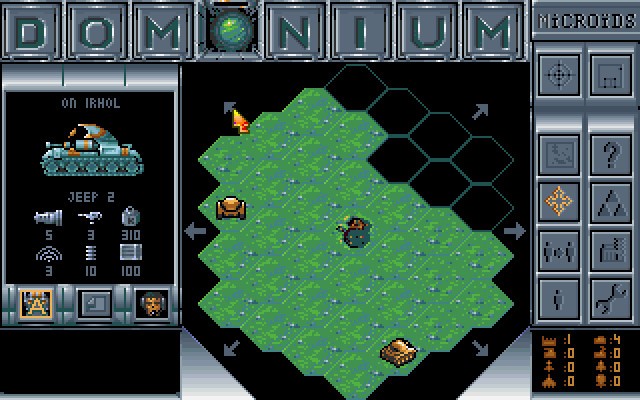Click the building outline button beside crosshair
The width and height of the screenshot is (640, 400).
coord(609,74)
